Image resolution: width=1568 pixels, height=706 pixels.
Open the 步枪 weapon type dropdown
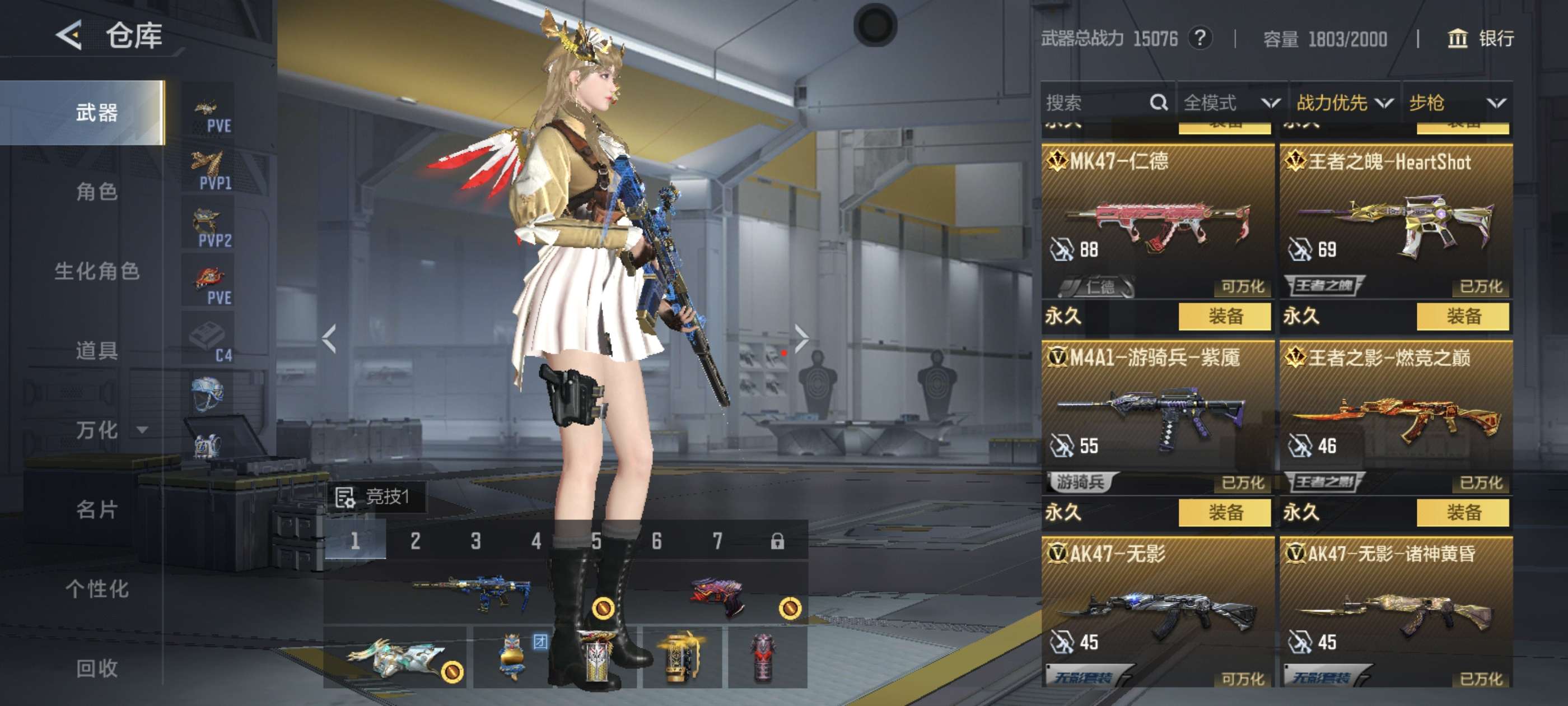point(1456,103)
